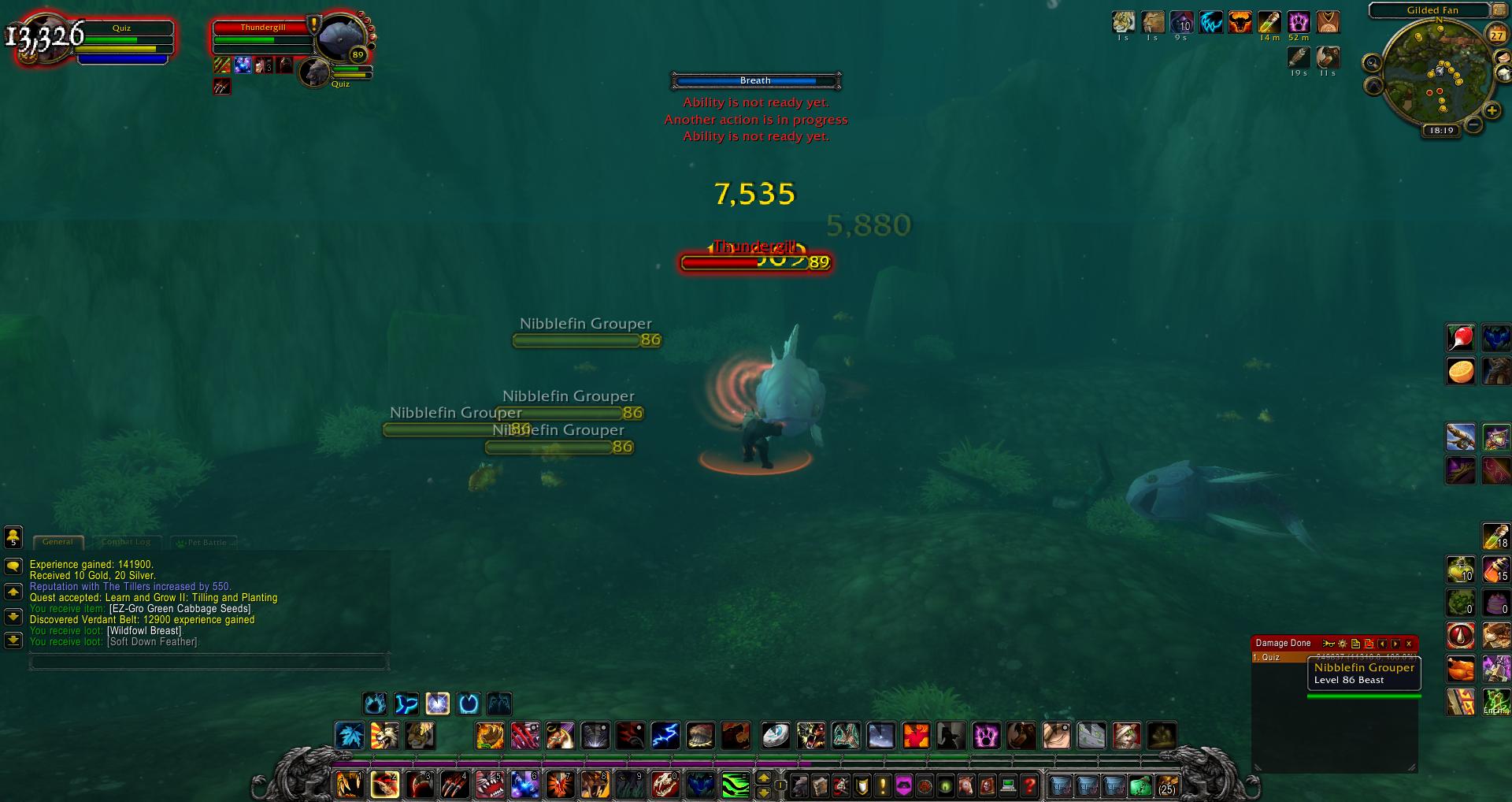Click the in-game clock showing 18:19

[1441, 130]
